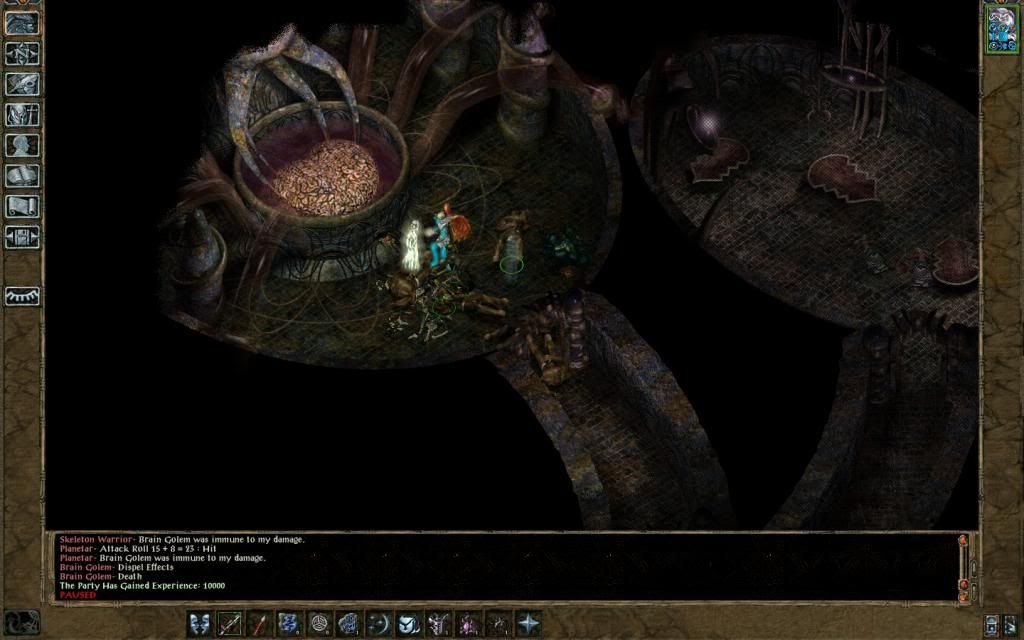The height and width of the screenshot is (640, 1024).
Task: Click the return to game dragon button
Action: point(22,23)
